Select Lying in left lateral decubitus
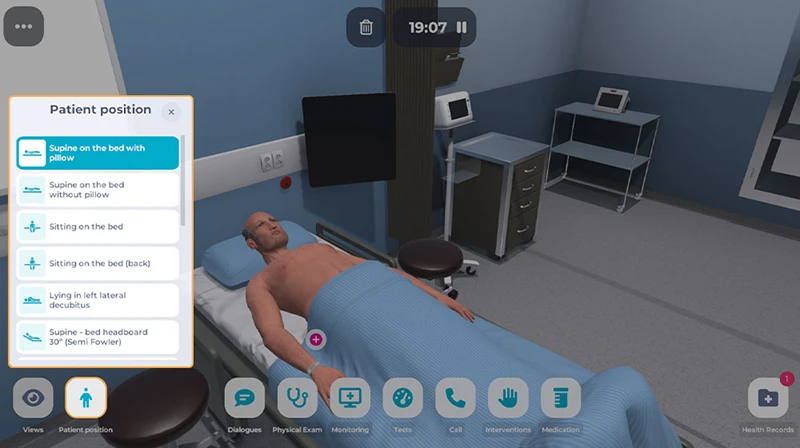 [98, 300]
